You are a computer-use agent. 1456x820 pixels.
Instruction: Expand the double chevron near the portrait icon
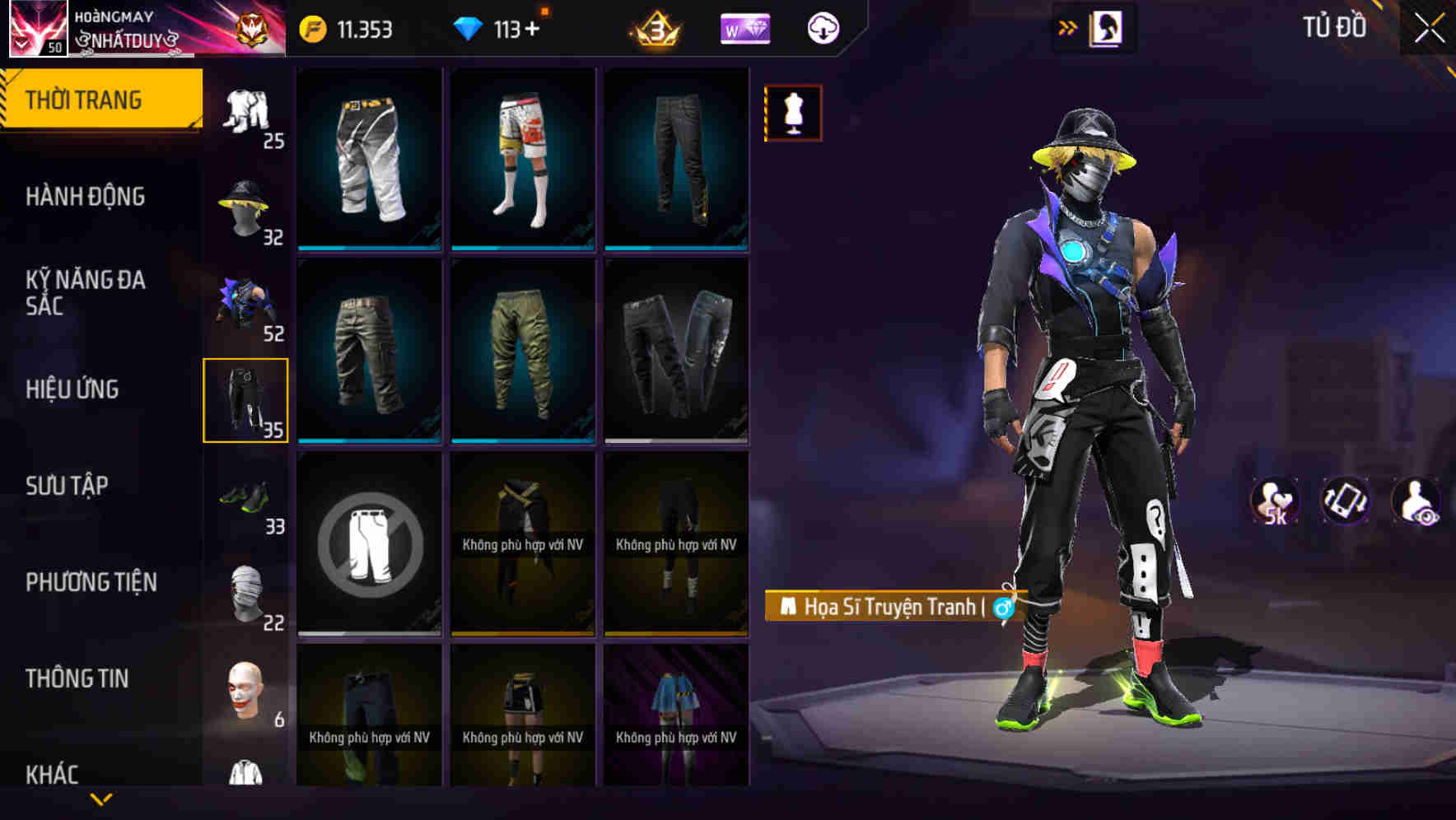coord(1068,26)
